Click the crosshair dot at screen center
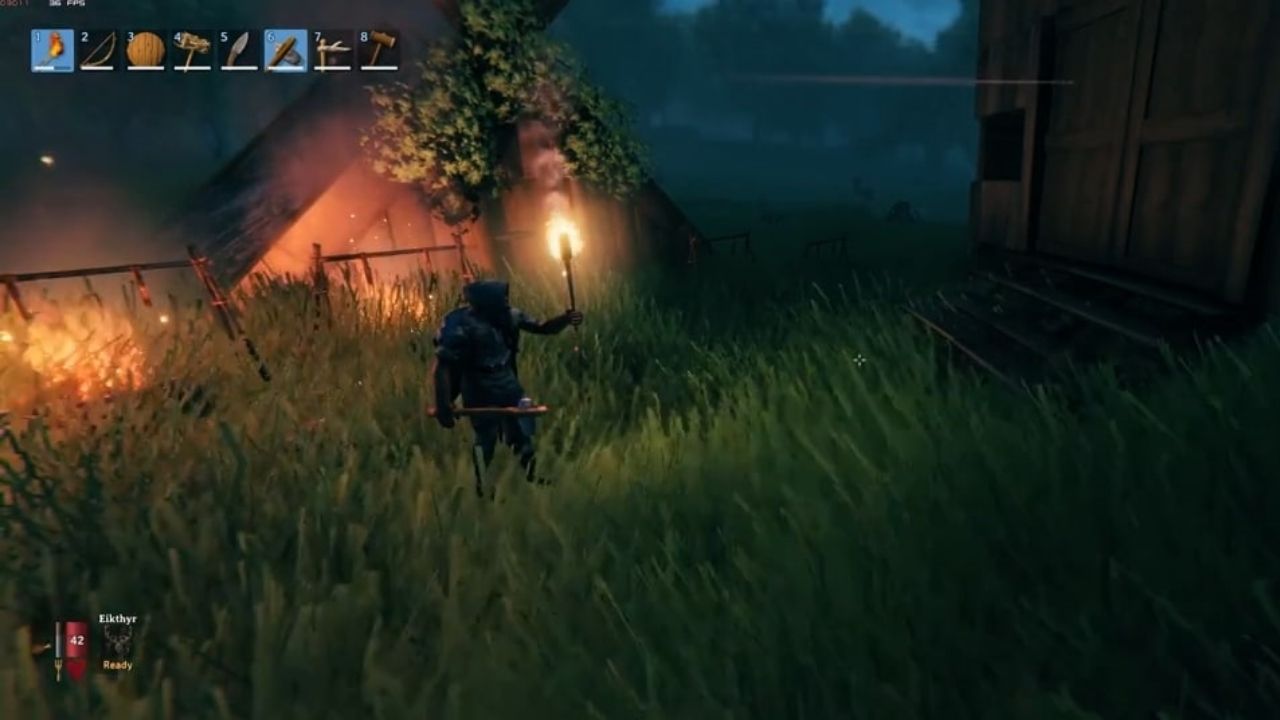Viewport: 1280px width, 720px height. click(861, 360)
